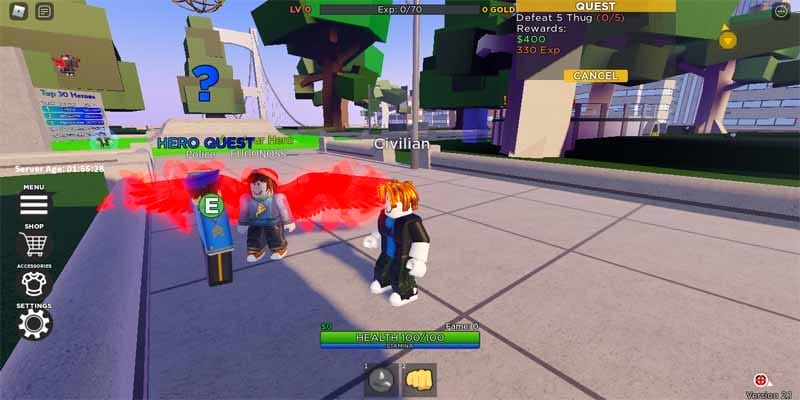Select the fist hotbar slot
Screen dimensions: 800x400
tap(419, 379)
